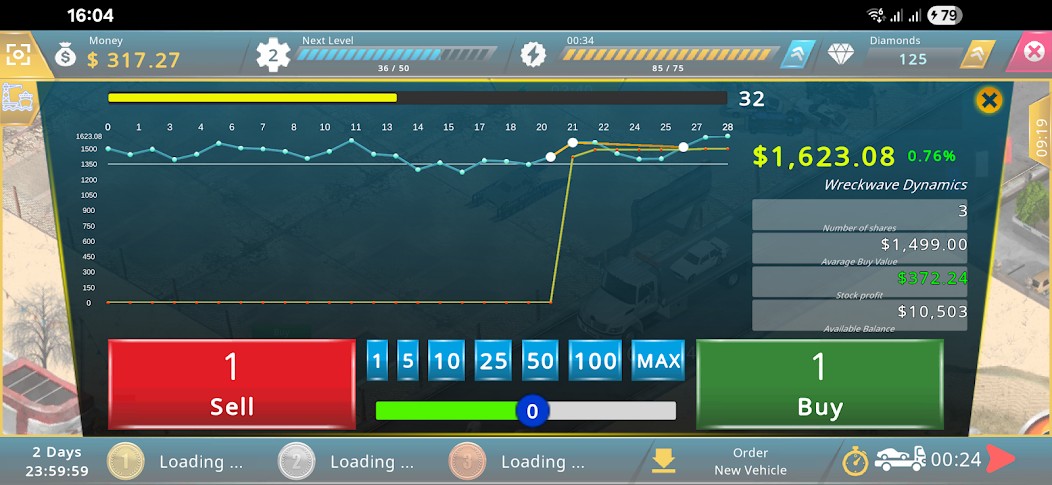Select the 50 quantity button

coord(541,361)
